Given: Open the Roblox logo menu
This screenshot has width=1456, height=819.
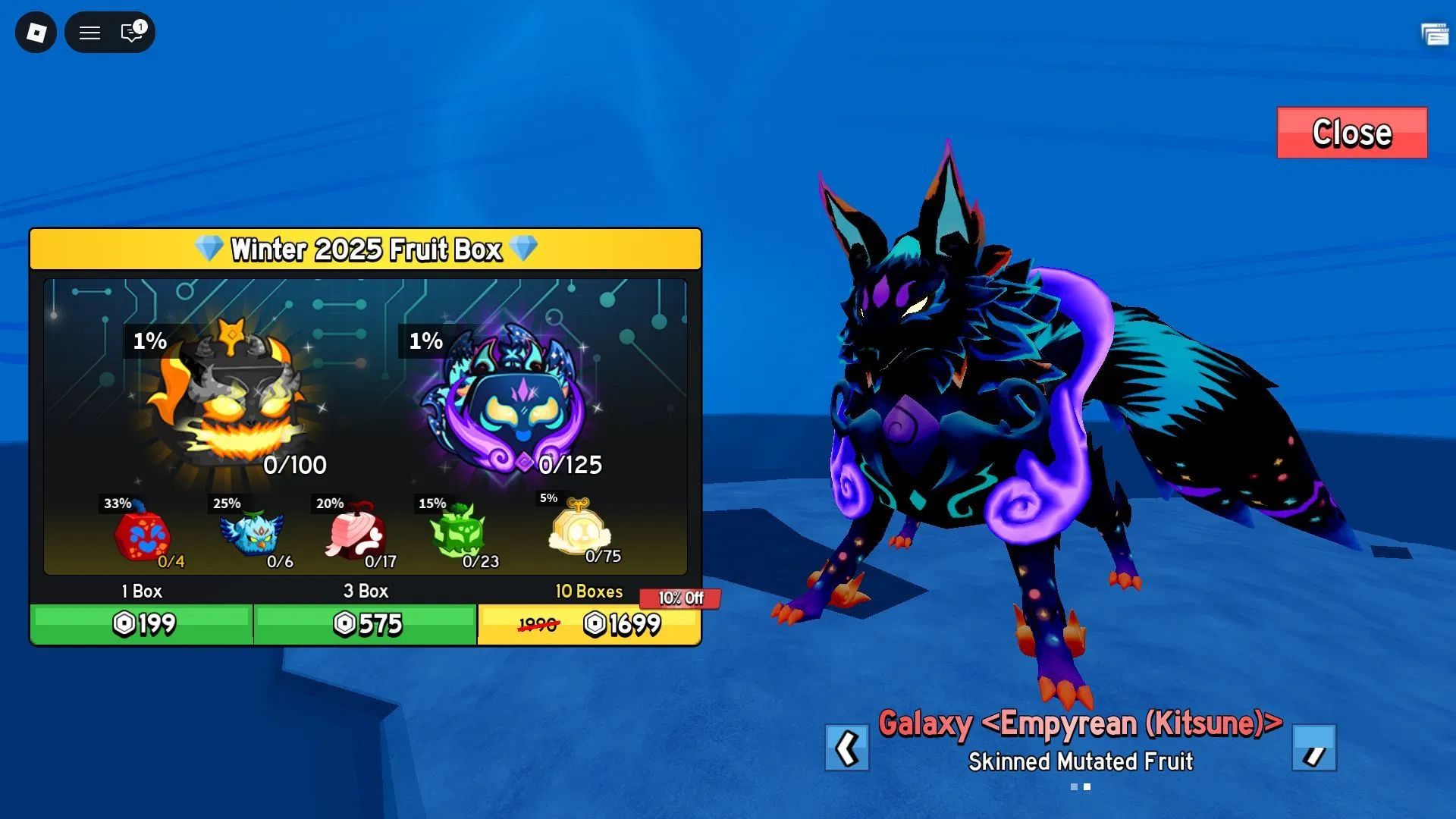Looking at the screenshot, I should coord(36,33).
